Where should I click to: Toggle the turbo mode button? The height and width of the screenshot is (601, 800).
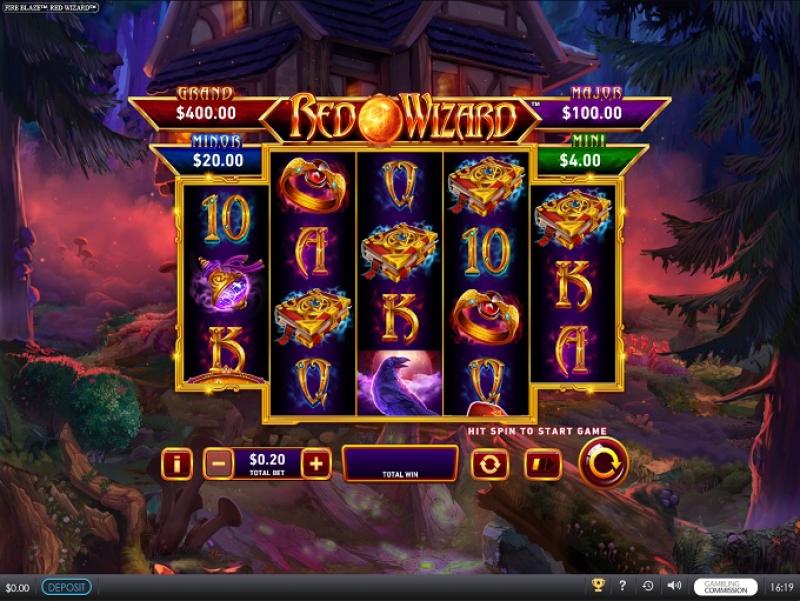[x=543, y=464]
